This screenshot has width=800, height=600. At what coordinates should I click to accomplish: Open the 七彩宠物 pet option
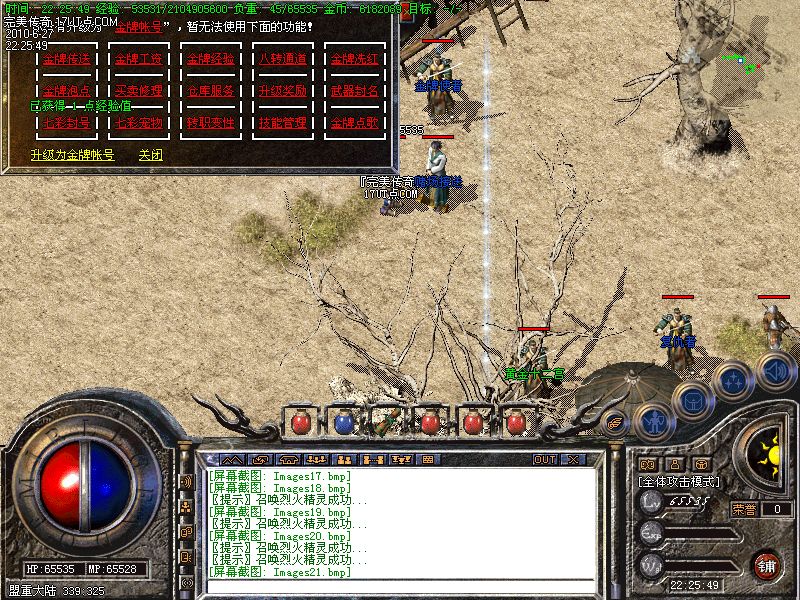(138, 123)
